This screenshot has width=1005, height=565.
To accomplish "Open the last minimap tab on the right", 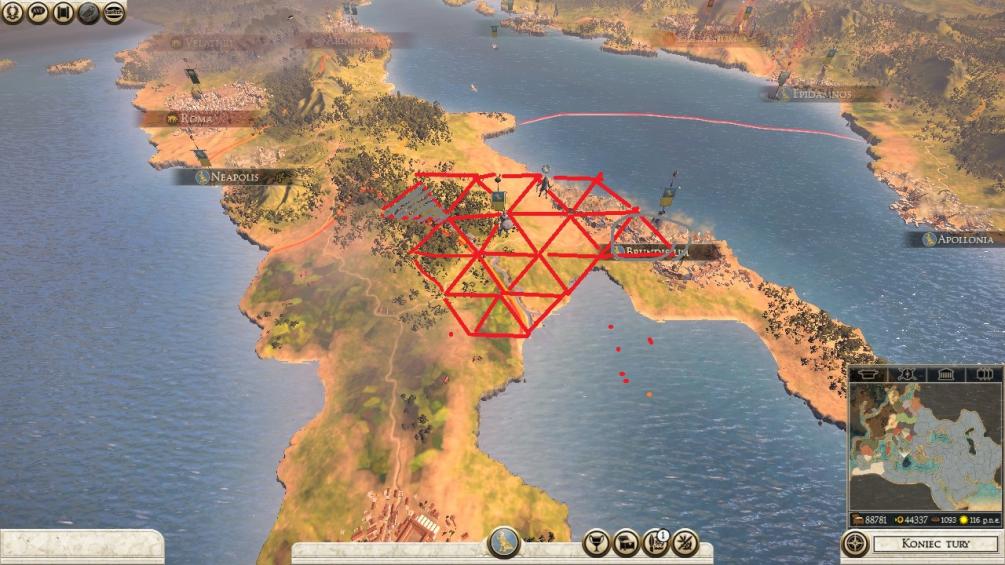I will [x=982, y=374].
